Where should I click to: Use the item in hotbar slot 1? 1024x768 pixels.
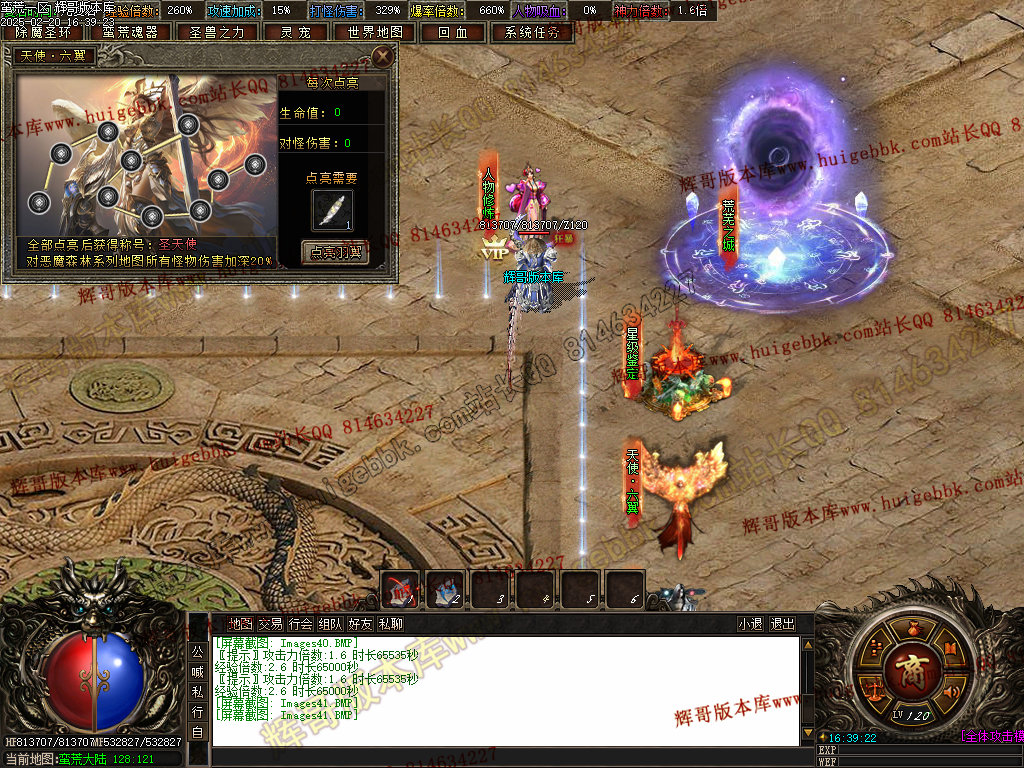400,588
